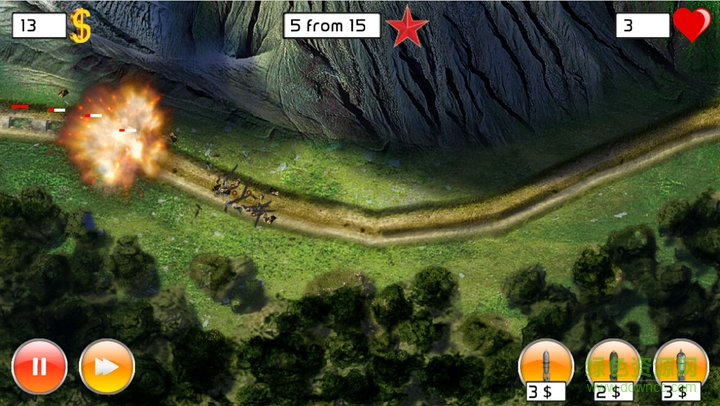Pause the game with the red button
This screenshot has height=406, width=720.
pyautogui.click(x=39, y=367)
